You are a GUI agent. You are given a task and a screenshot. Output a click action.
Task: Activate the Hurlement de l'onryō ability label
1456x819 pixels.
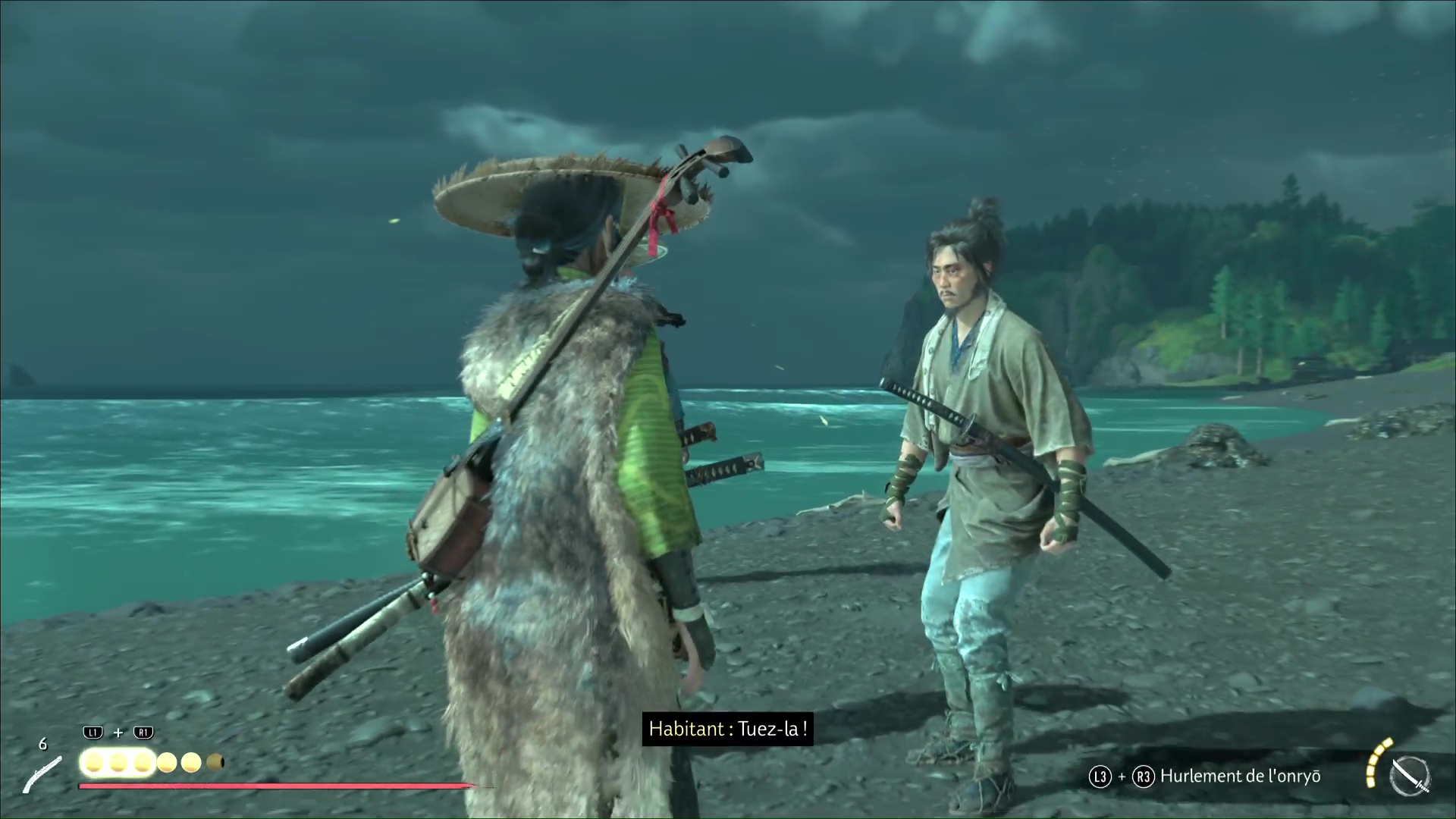click(1240, 776)
